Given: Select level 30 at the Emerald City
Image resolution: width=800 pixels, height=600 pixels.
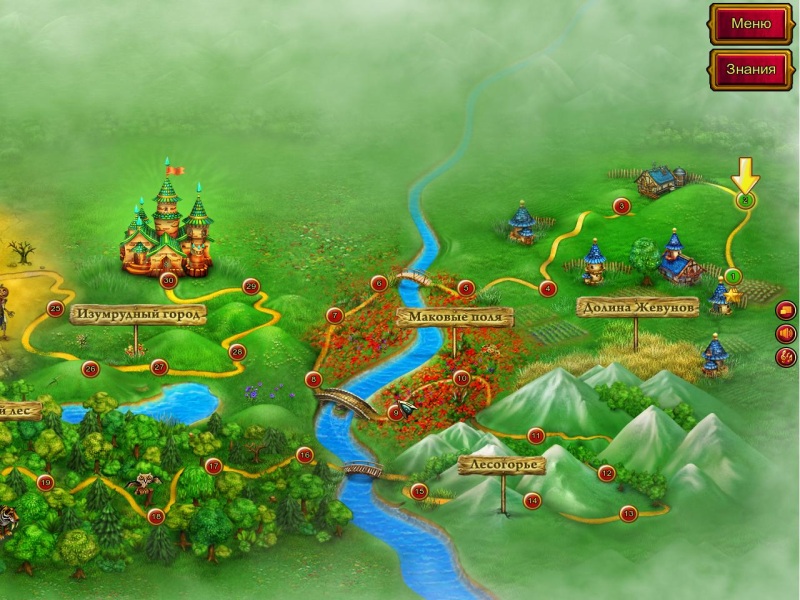Looking at the screenshot, I should click(168, 280).
